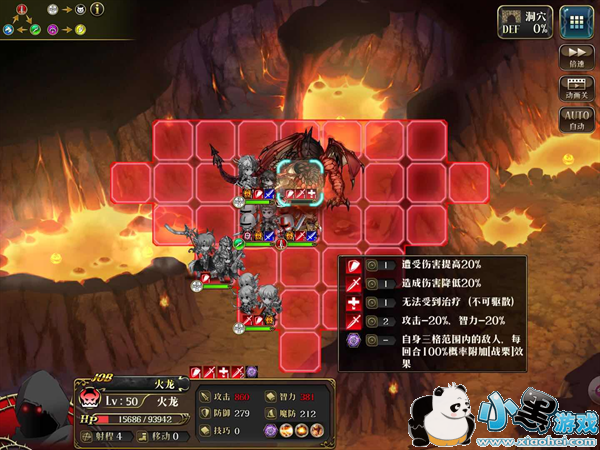
Task: Toggle the 动画关 animation button
Action: (575, 90)
